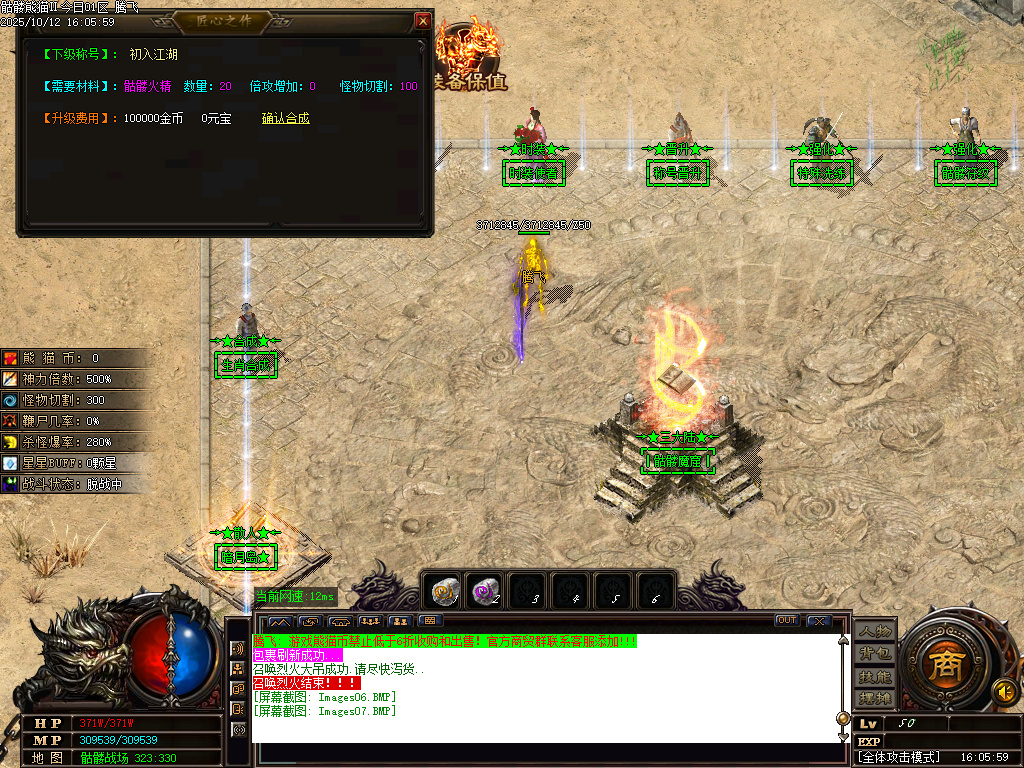
Task: Close the 匠心之作 crafting dialog
Action: [x=423, y=21]
